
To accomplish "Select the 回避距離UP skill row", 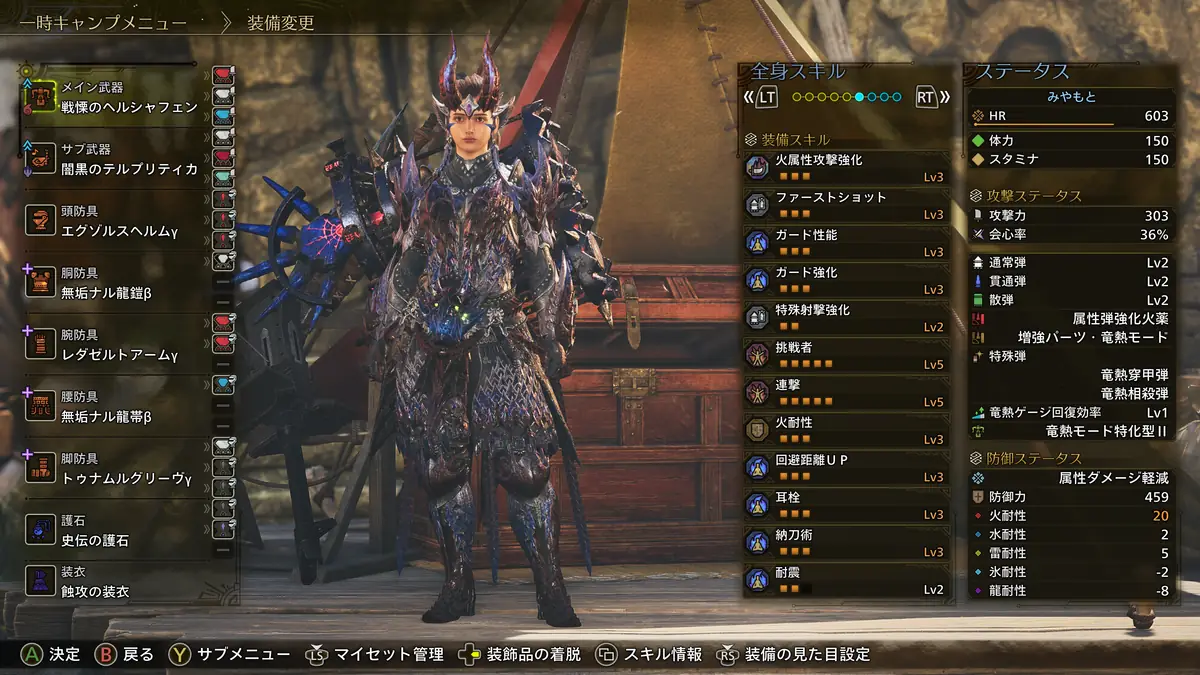I will [x=846, y=468].
